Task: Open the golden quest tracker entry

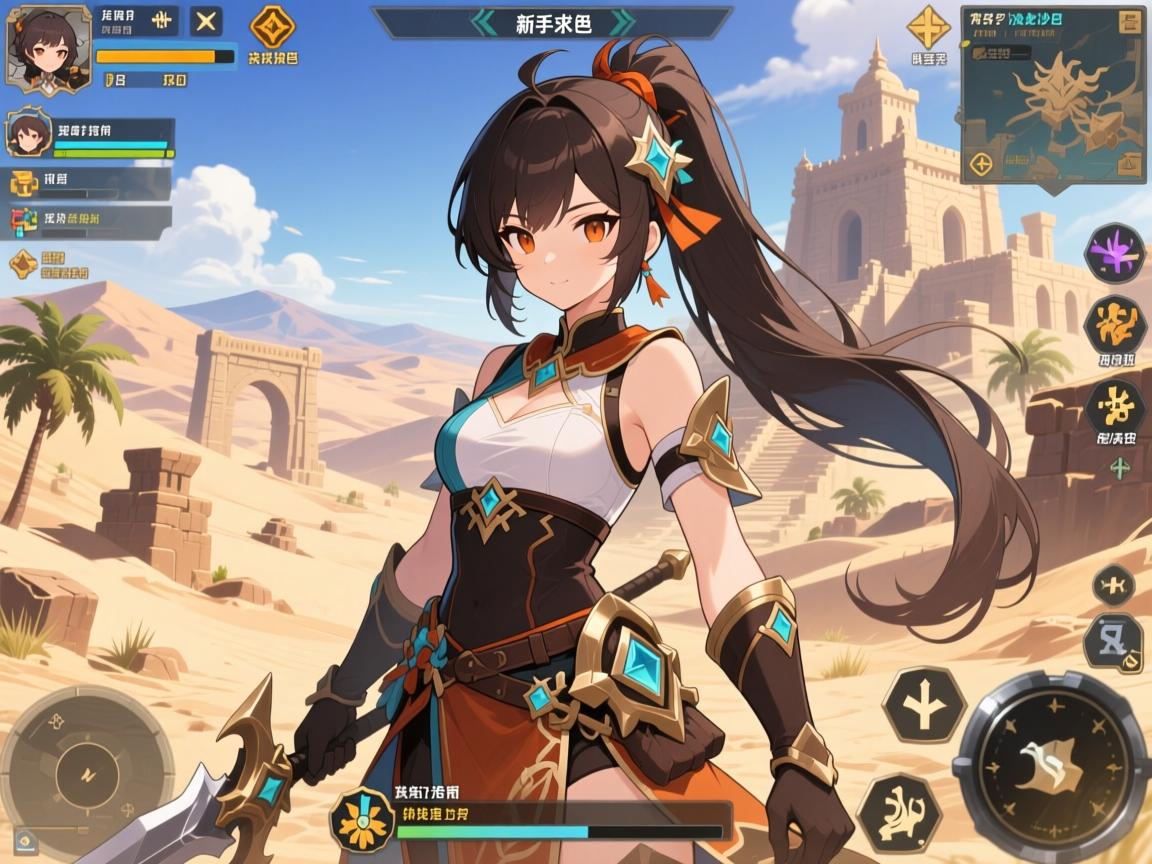Action: point(25,183)
